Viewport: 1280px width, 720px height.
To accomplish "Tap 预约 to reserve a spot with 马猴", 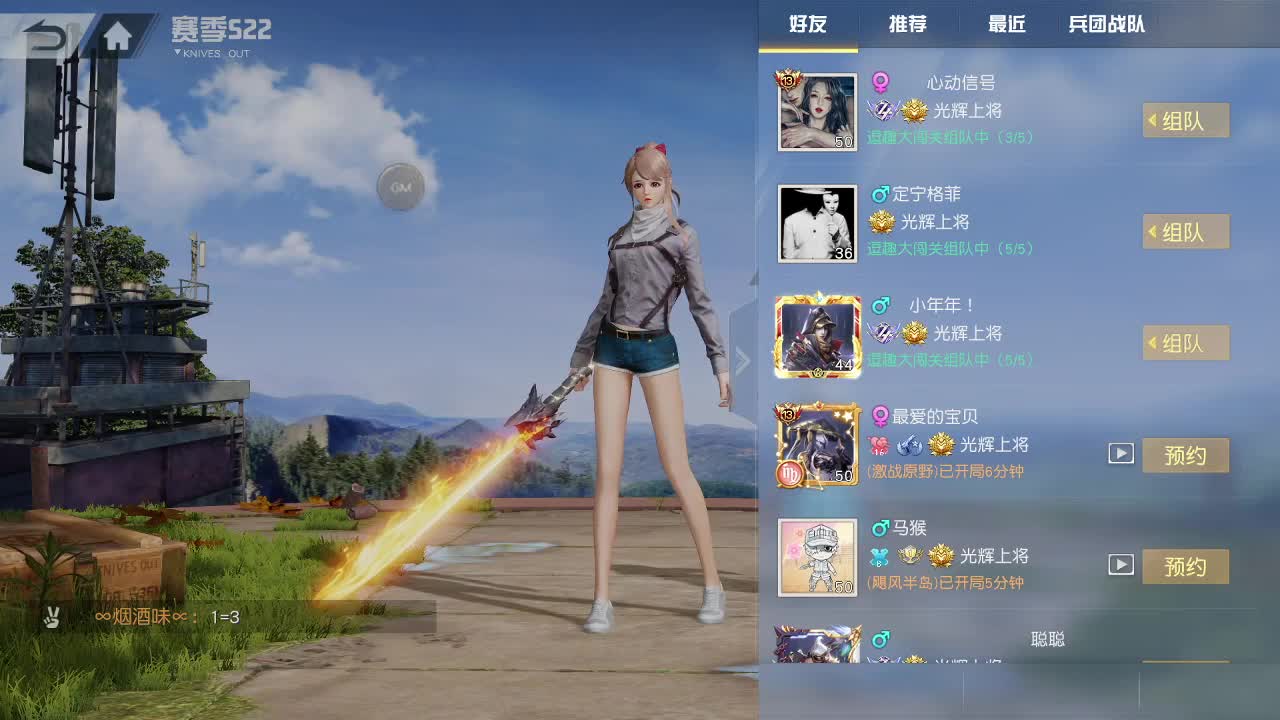I will coord(1186,566).
